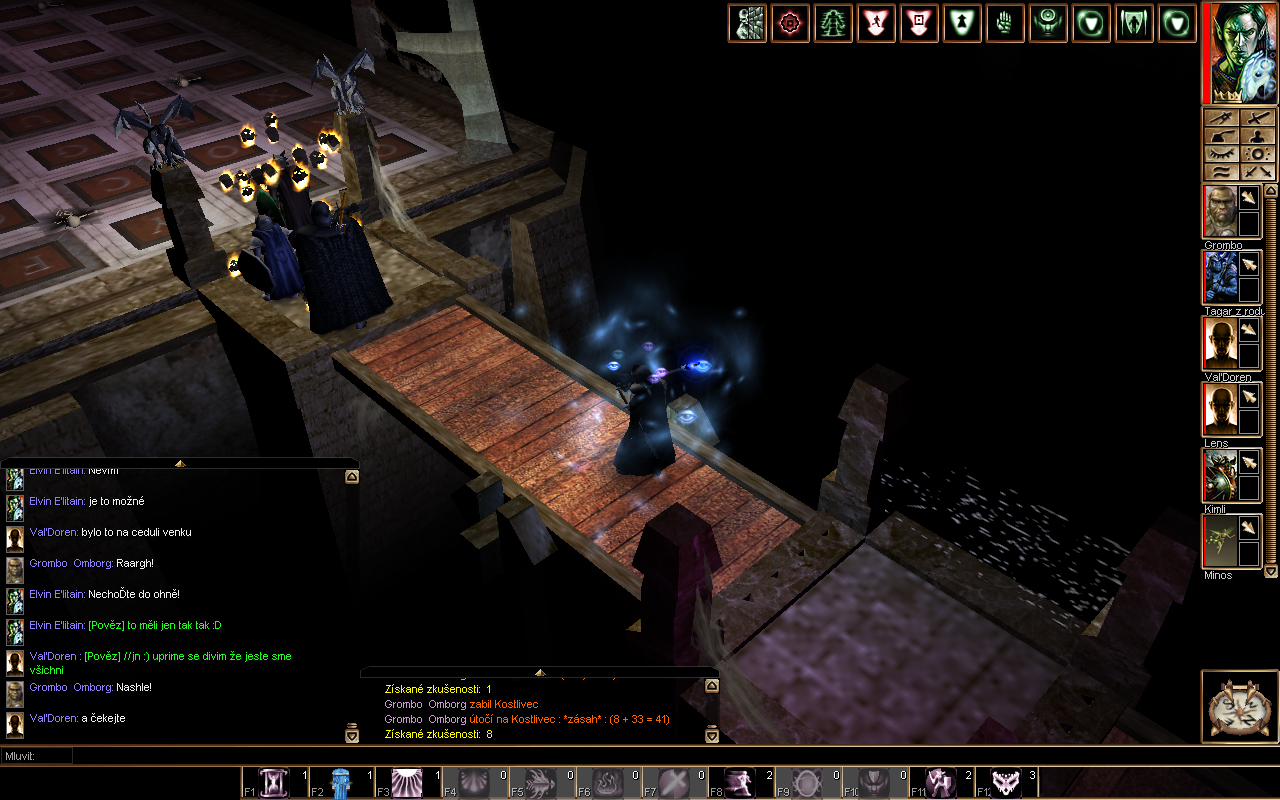Select the Lens party member portrait
This screenshot has width=1280, height=800.
[x=1220, y=409]
